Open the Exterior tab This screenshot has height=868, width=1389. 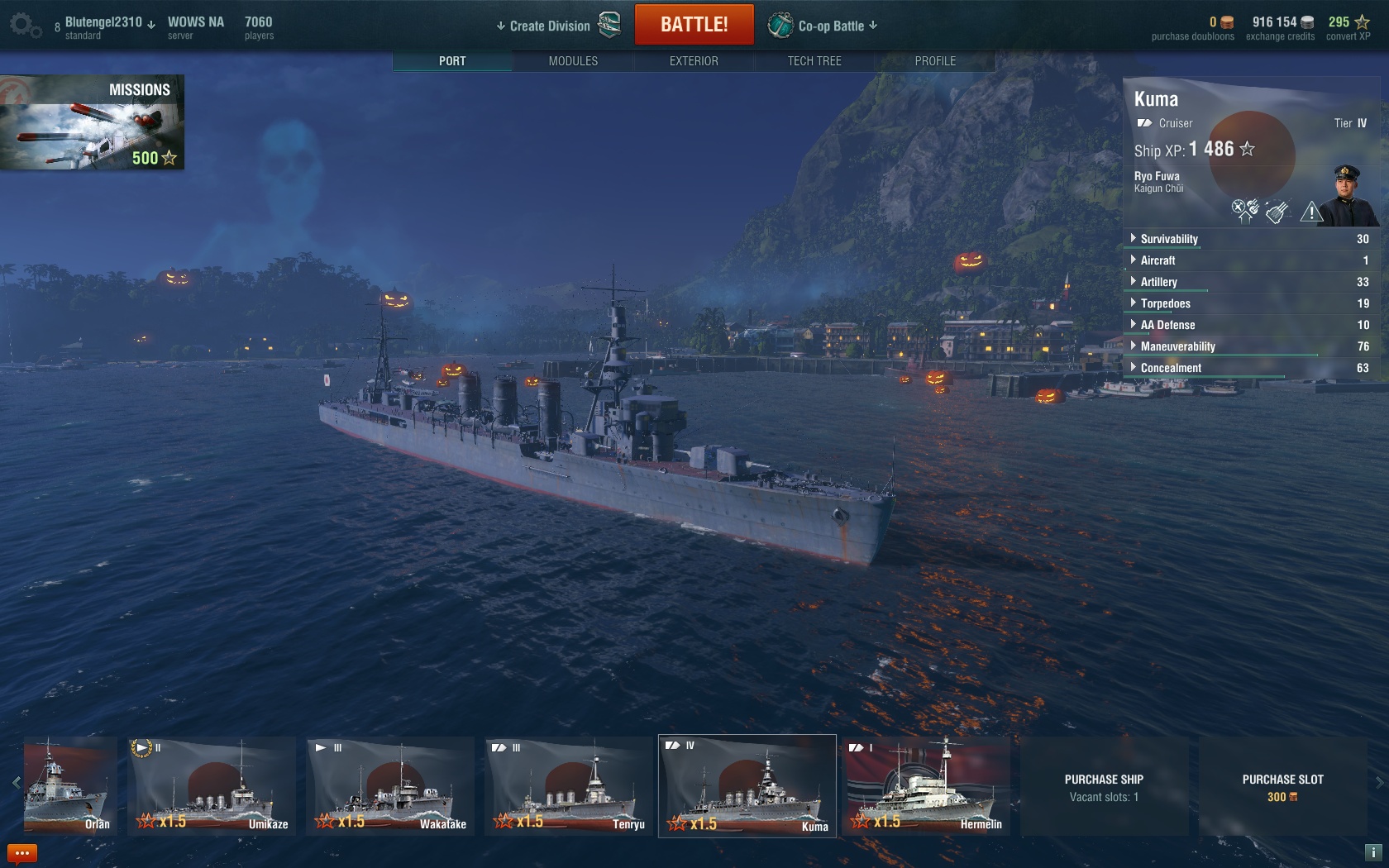click(694, 61)
